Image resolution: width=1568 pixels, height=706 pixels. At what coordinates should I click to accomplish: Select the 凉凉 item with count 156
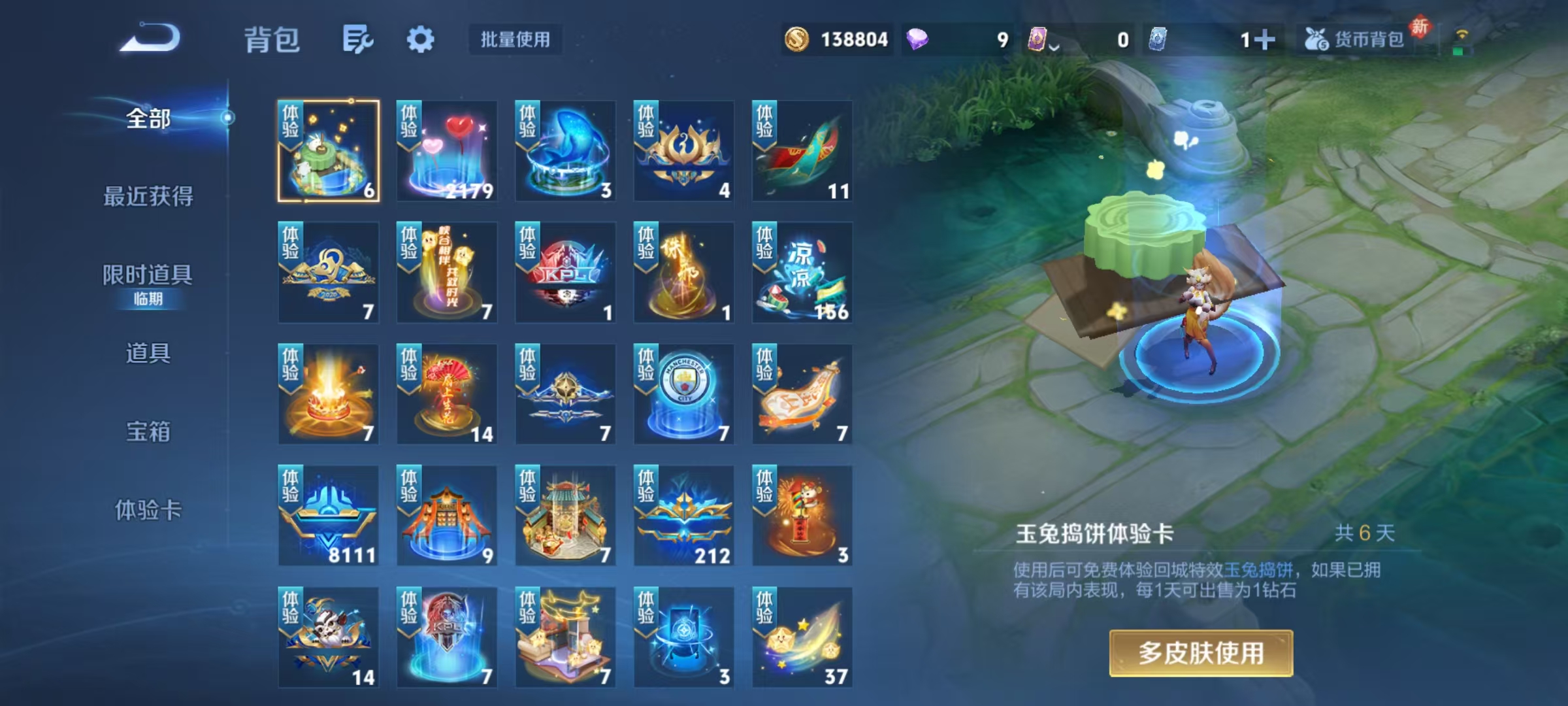point(801,271)
